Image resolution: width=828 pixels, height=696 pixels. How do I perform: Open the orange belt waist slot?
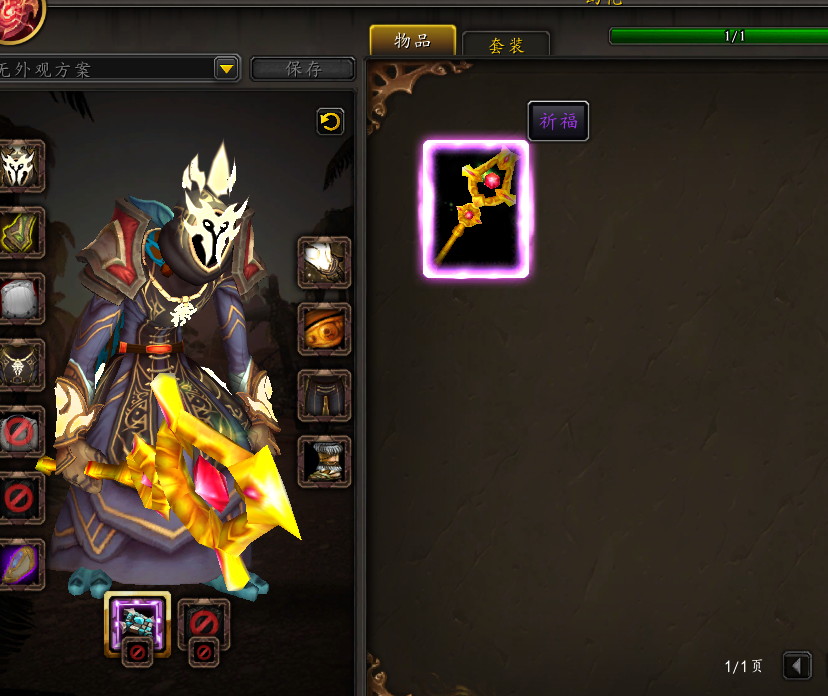[x=324, y=329]
